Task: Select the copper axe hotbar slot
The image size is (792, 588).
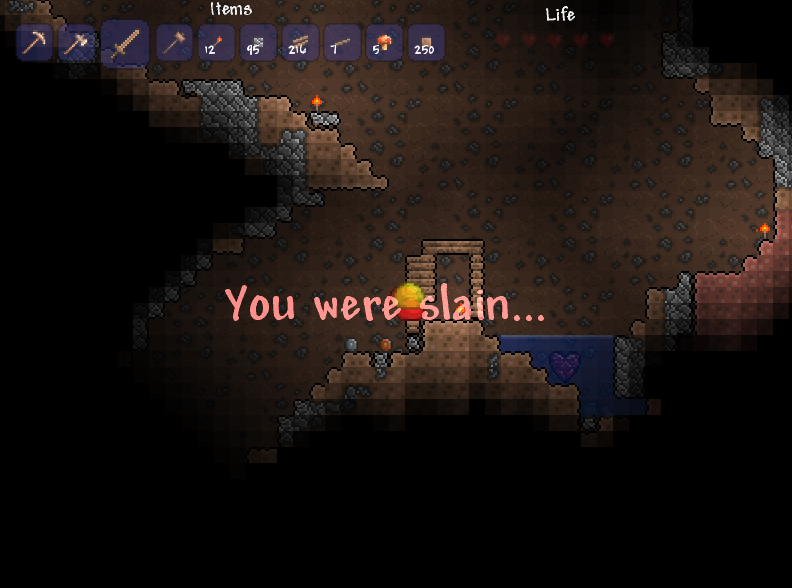Action: (77, 43)
